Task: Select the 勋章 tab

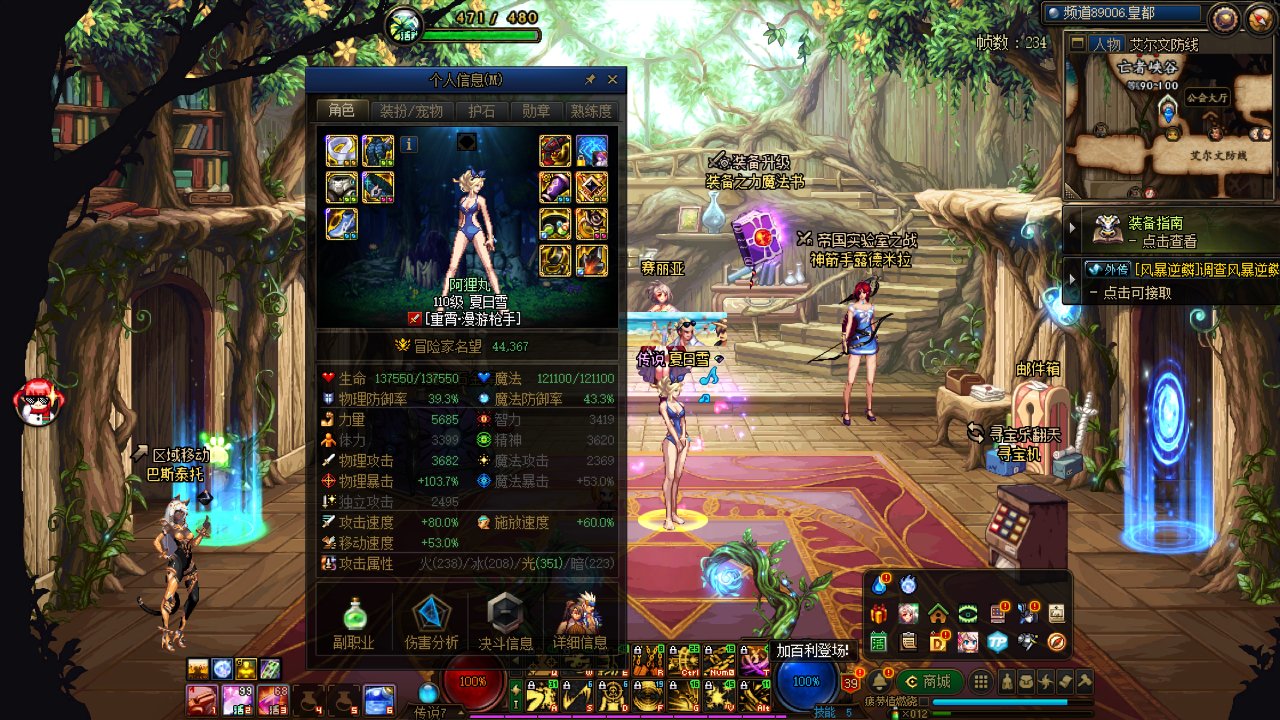Action: click(536, 111)
